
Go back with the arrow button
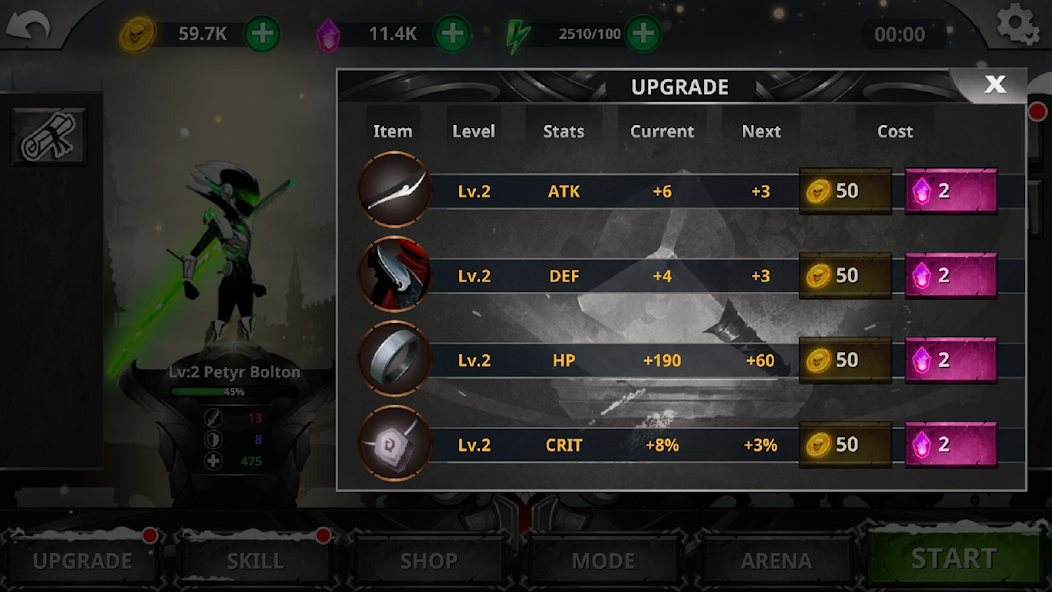point(28,28)
